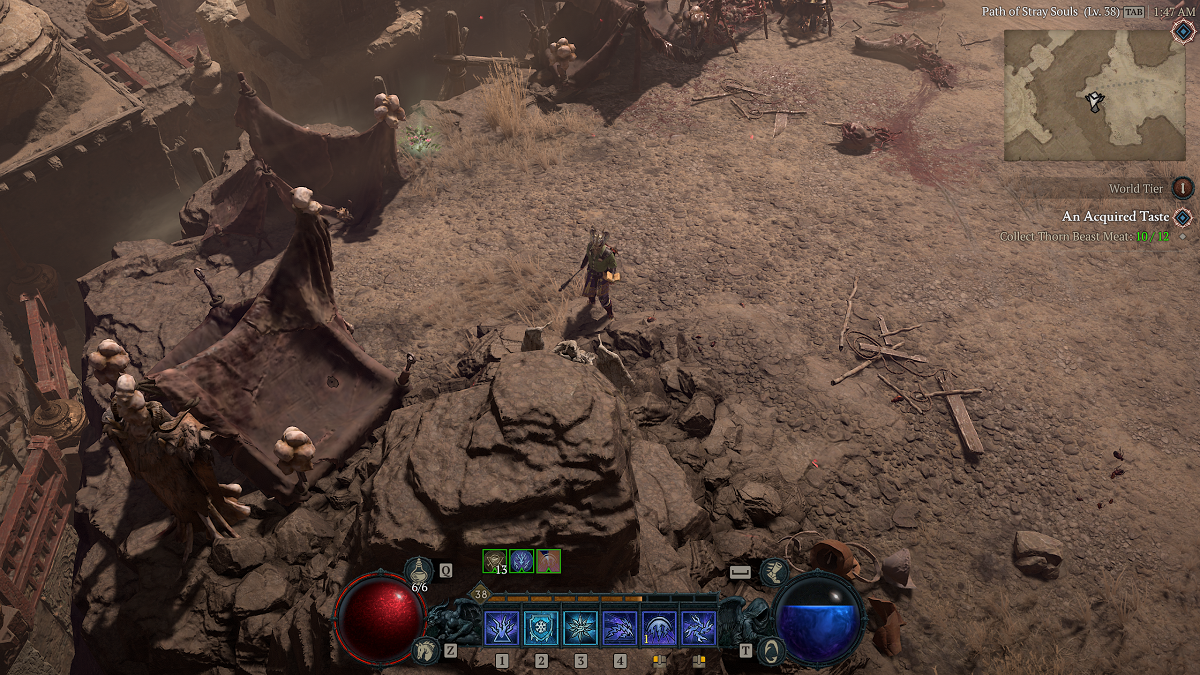1200x675 pixels.
Task: Select the World Tier icon
Action: tap(1183, 188)
